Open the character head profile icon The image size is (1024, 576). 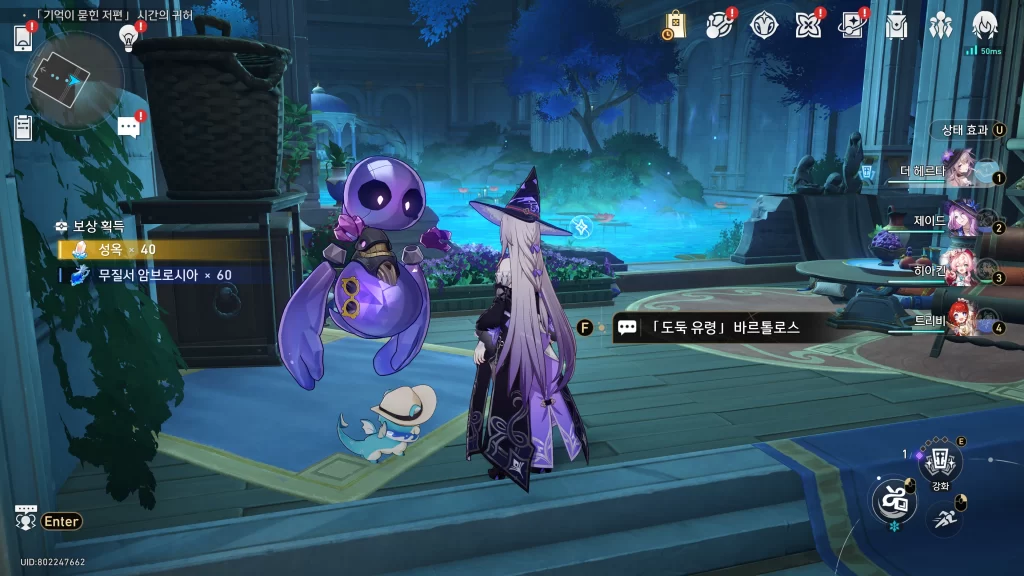(985, 25)
